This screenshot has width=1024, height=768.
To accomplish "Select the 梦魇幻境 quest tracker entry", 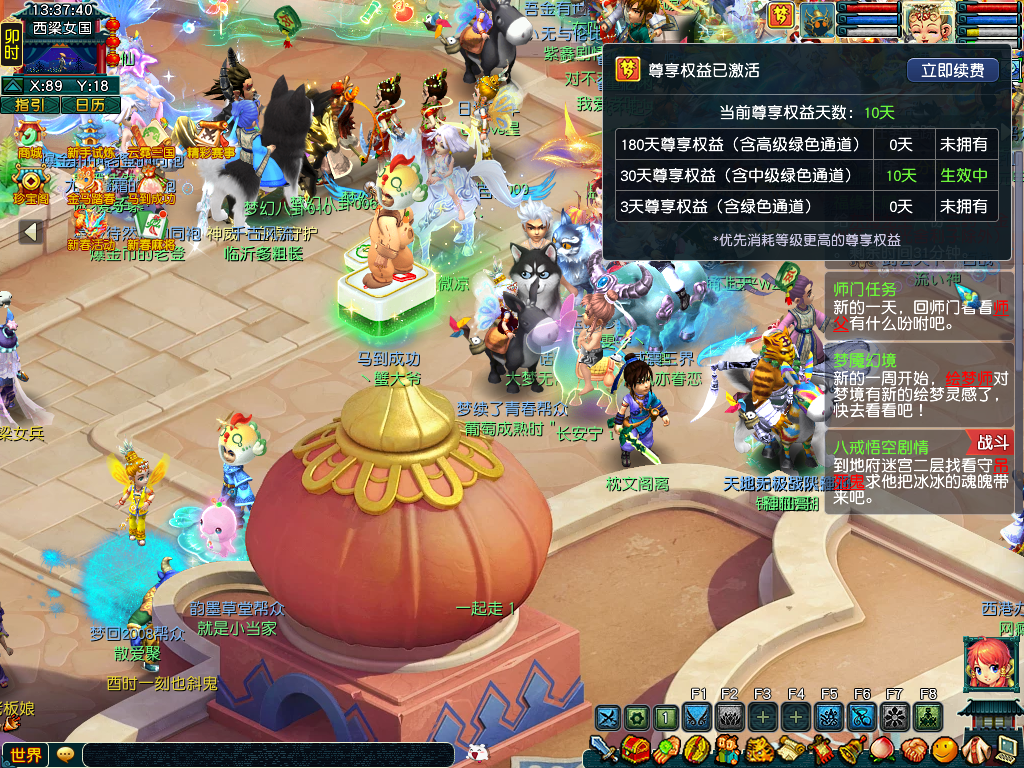I will pyautogui.click(x=864, y=360).
